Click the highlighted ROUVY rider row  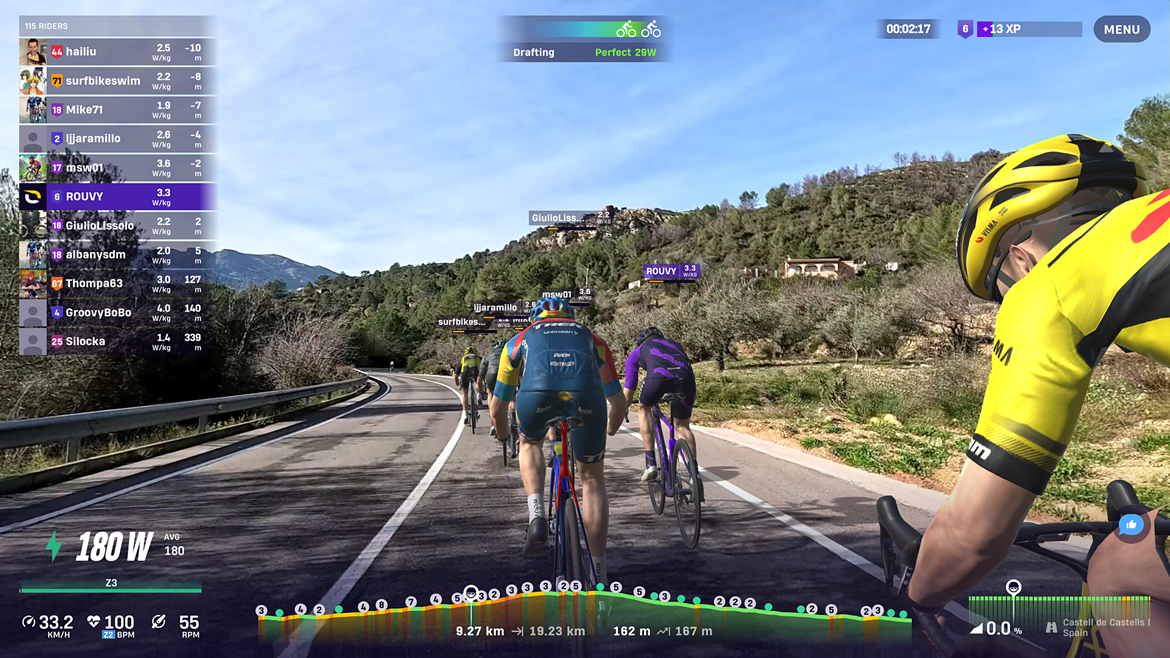click(x=117, y=197)
